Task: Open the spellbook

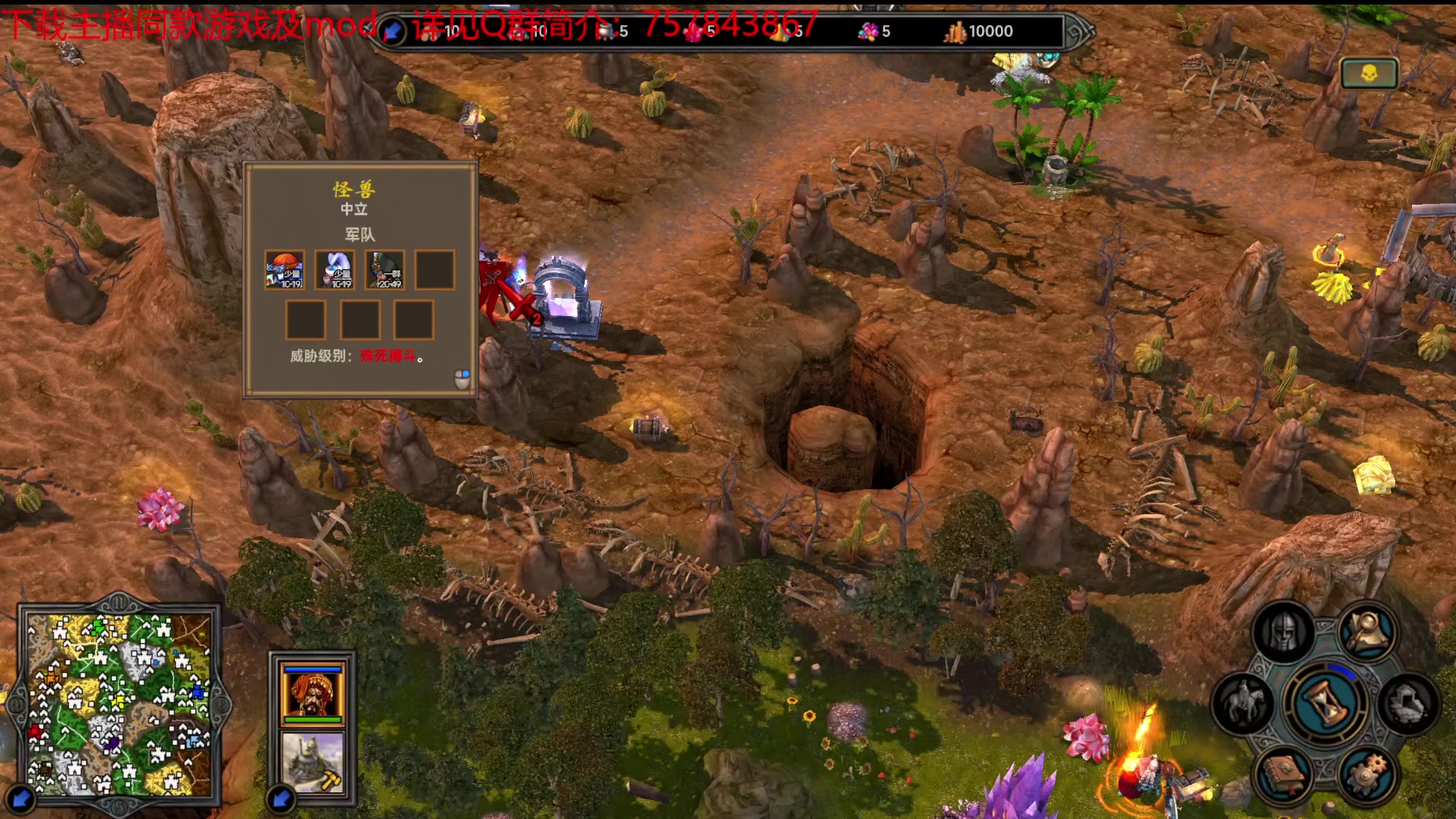Action: click(1284, 773)
